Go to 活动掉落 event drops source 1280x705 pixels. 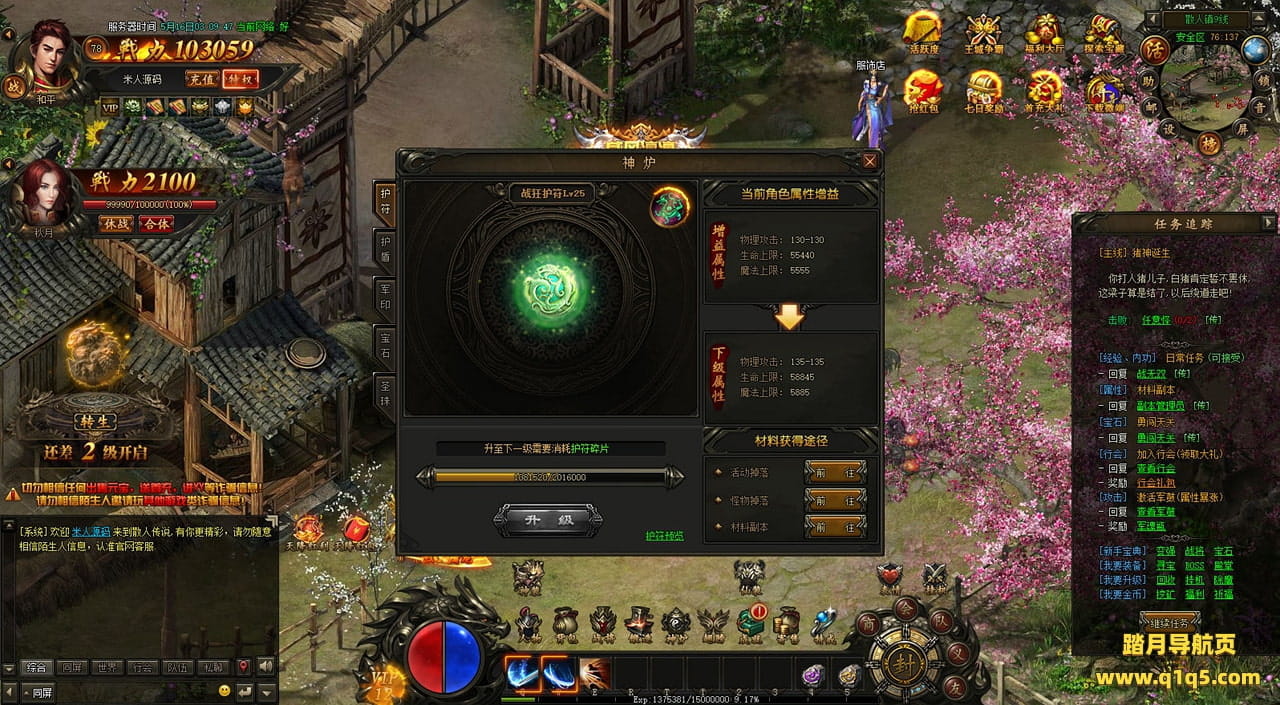834,472
